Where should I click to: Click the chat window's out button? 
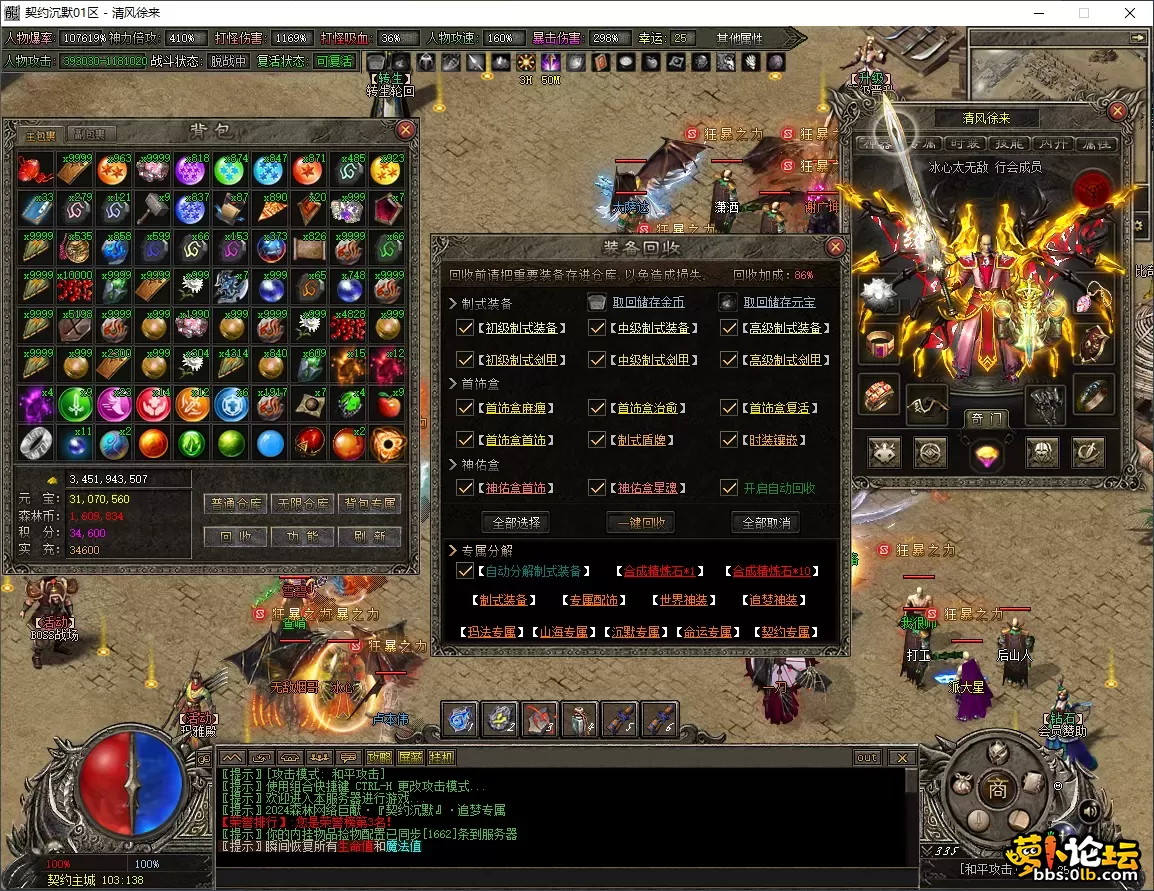click(867, 757)
